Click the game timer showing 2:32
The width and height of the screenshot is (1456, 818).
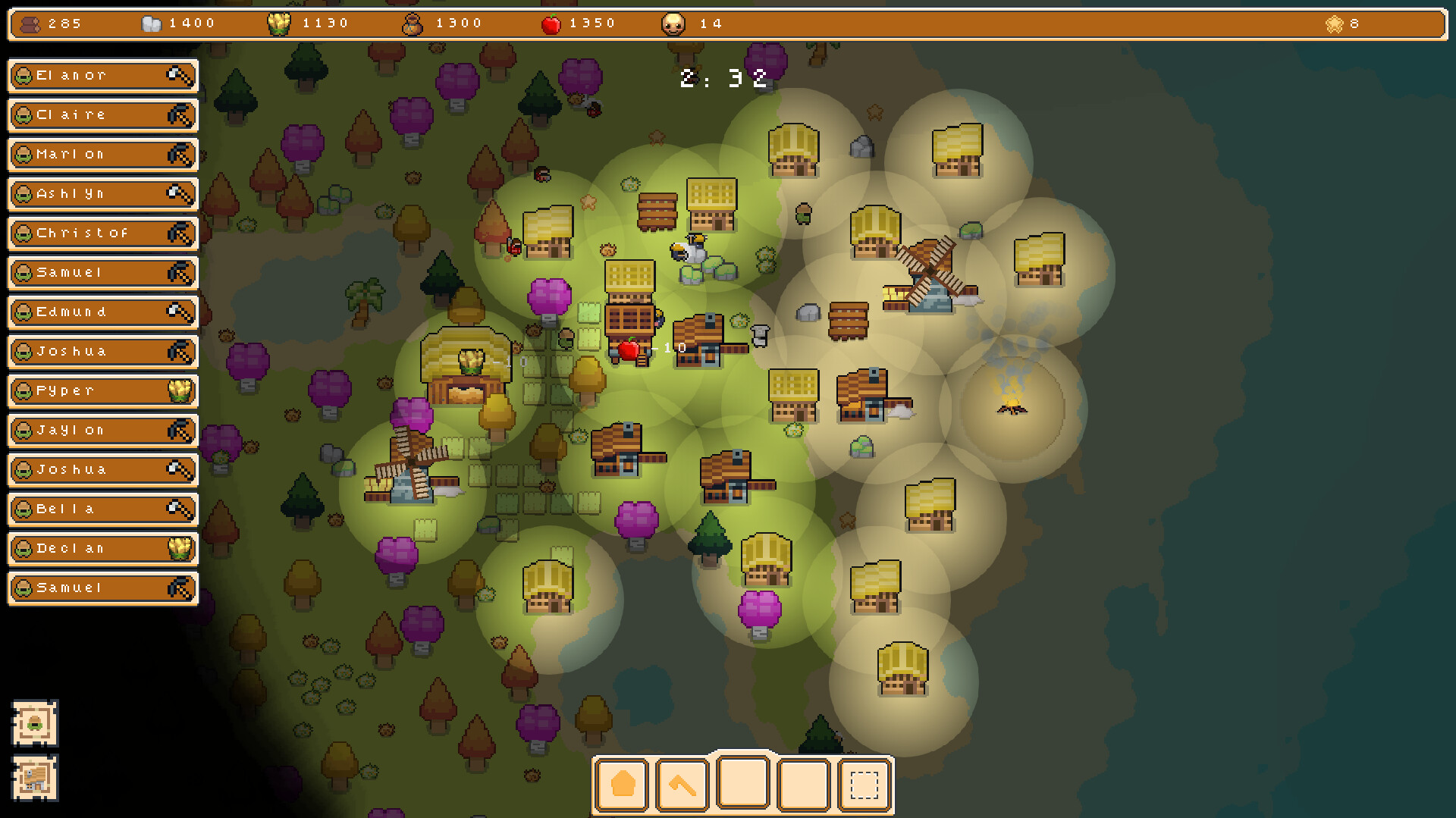click(x=720, y=77)
